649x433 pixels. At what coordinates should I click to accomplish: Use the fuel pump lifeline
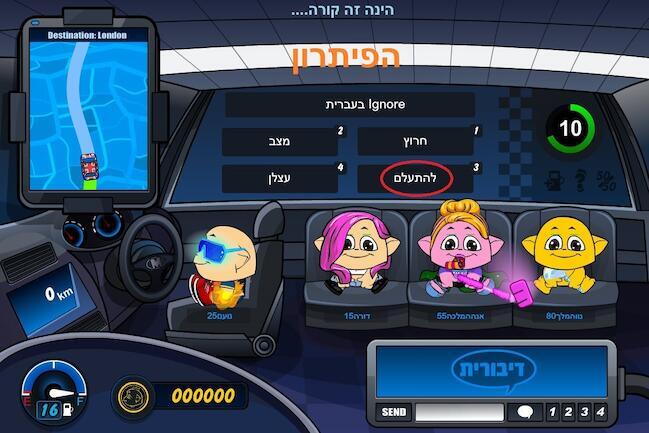tap(553, 182)
